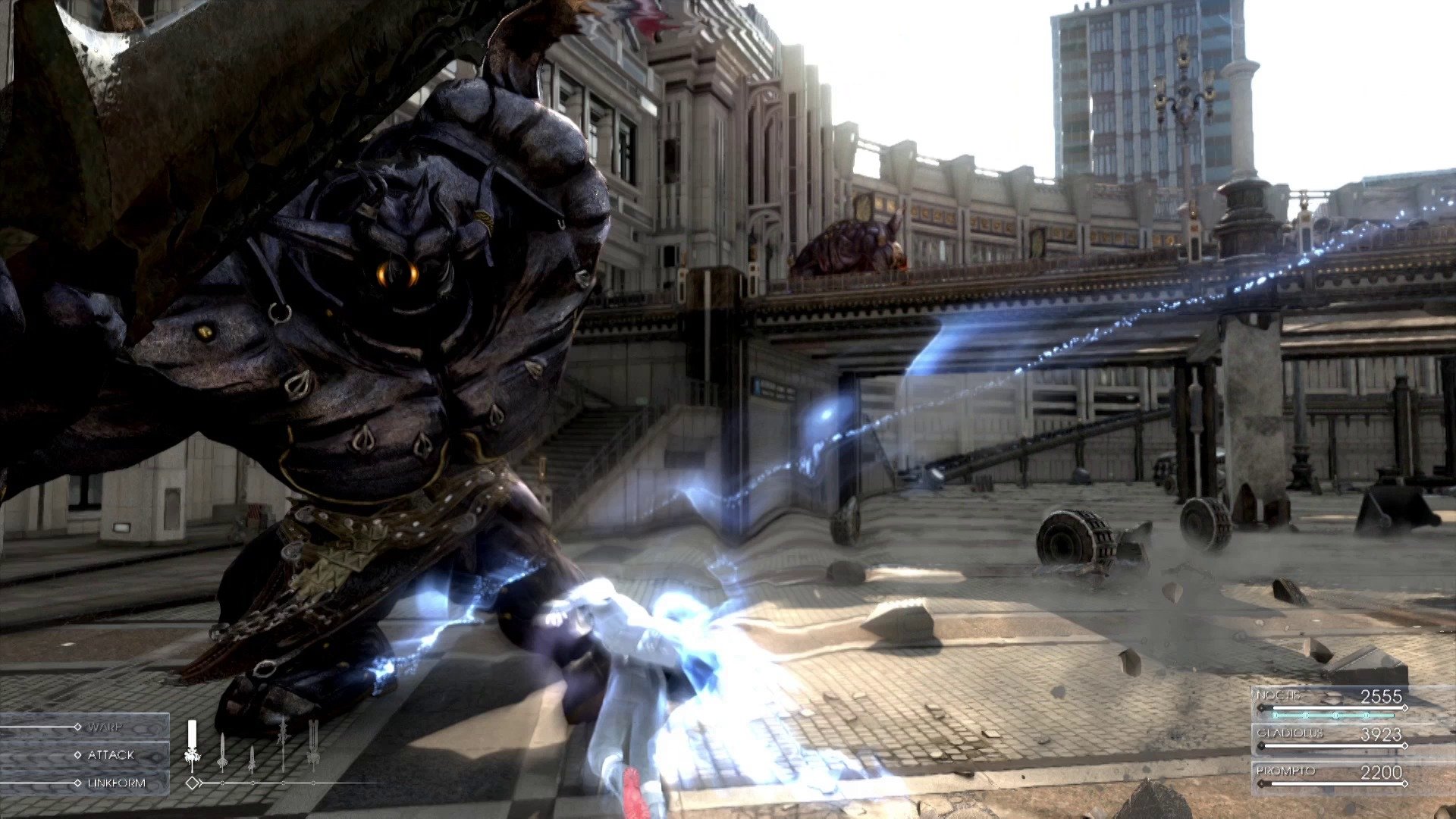1456x819 pixels.
Task: Expand the LINKFORM command entry
Action: [x=117, y=783]
